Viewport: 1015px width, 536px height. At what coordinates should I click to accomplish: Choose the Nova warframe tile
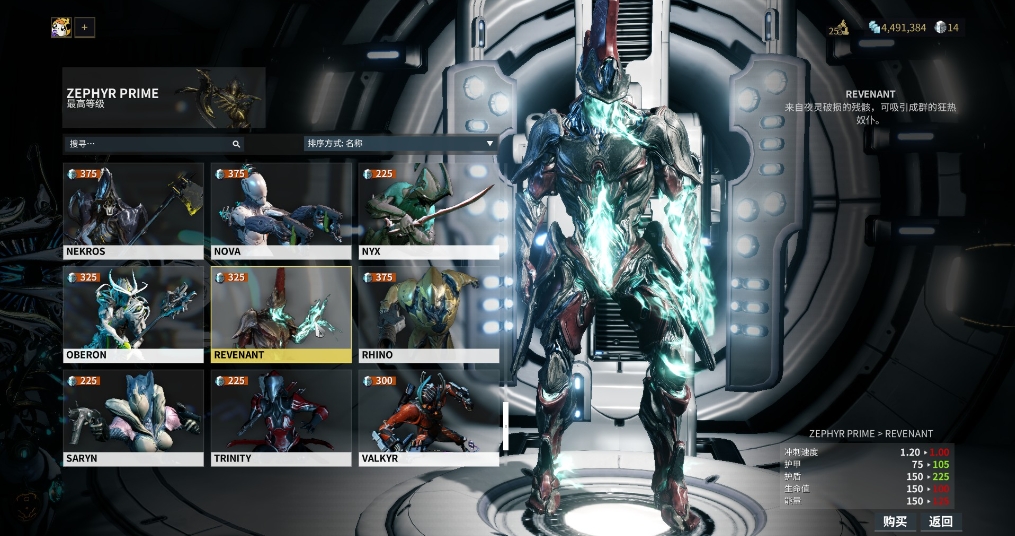(281, 210)
